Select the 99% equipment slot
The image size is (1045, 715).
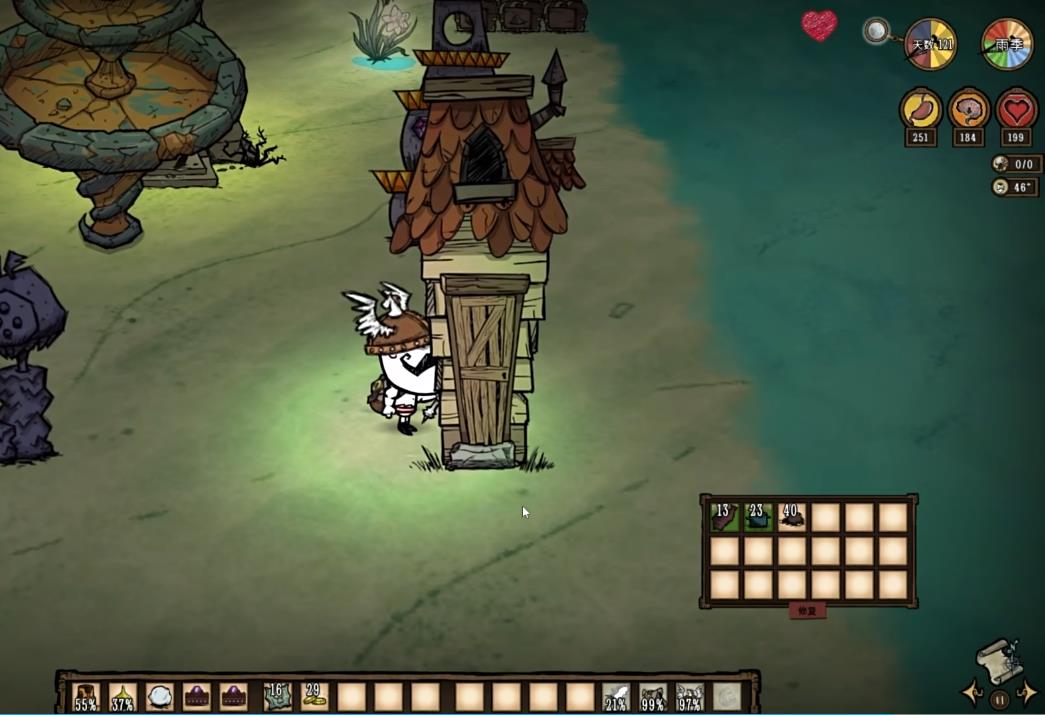point(653,696)
